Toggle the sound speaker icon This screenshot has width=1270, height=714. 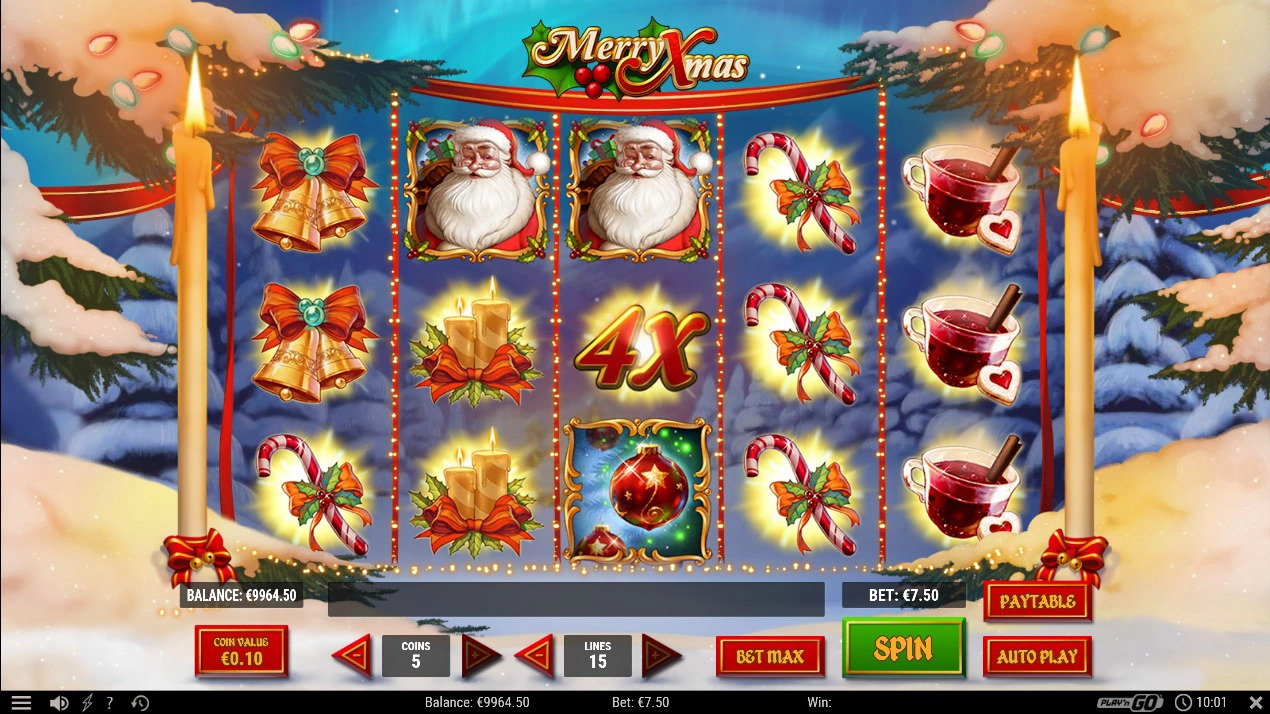pyautogui.click(x=59, y=703)
